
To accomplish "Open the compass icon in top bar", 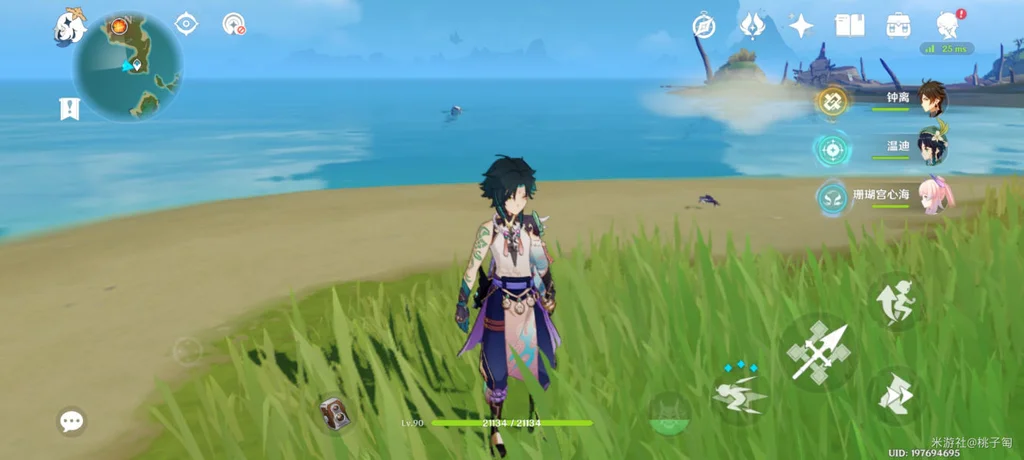I will click(704, 26).
